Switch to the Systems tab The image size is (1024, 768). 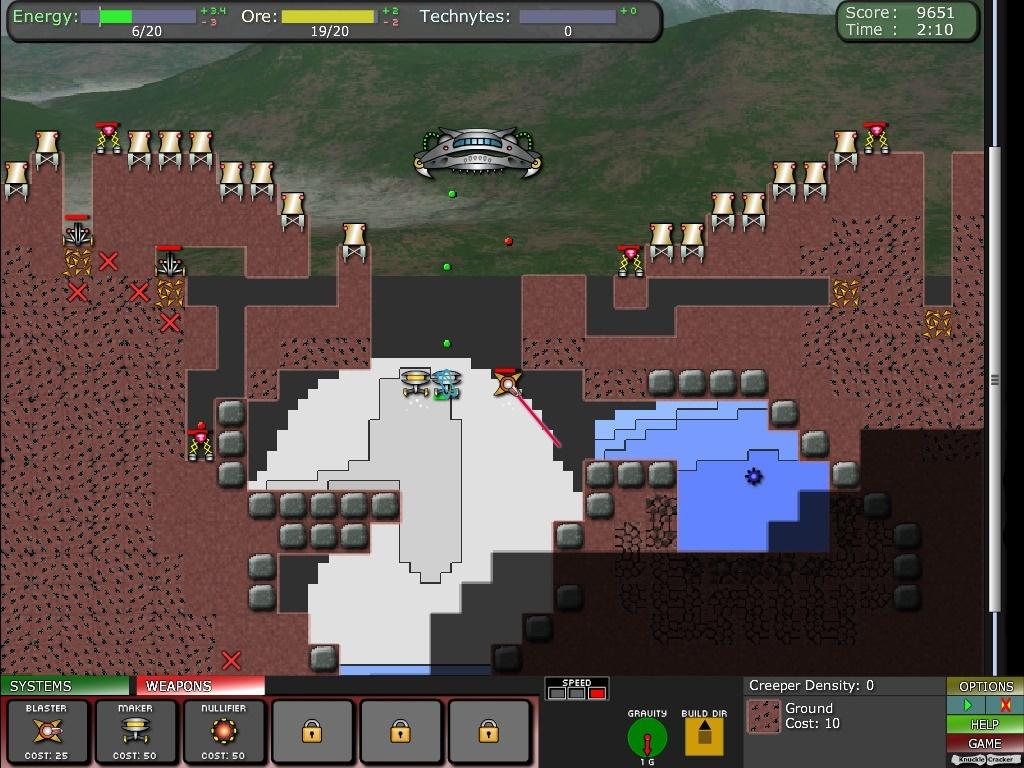click(x=65, y=686)
